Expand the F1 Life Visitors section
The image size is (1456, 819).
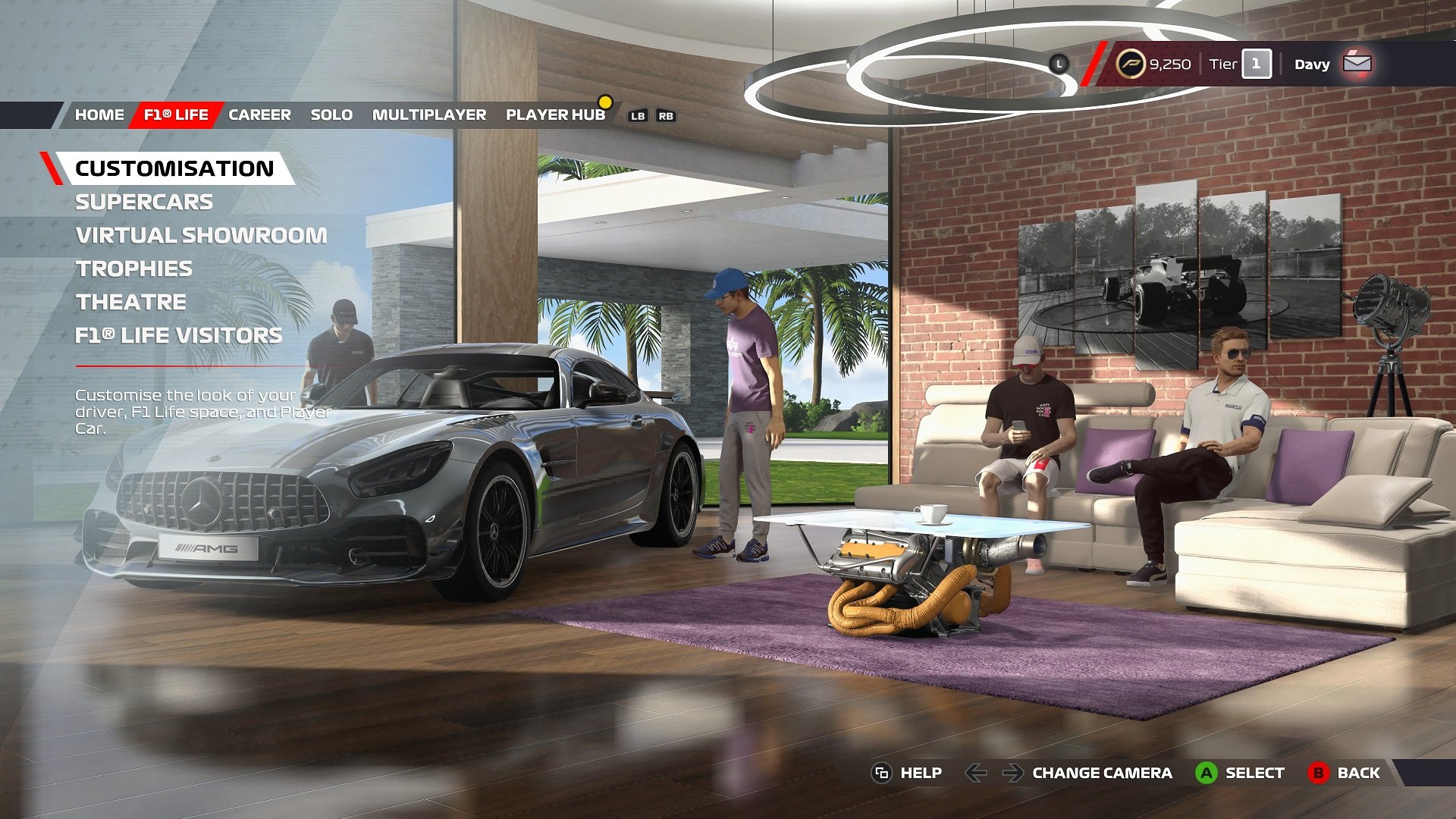177,334
